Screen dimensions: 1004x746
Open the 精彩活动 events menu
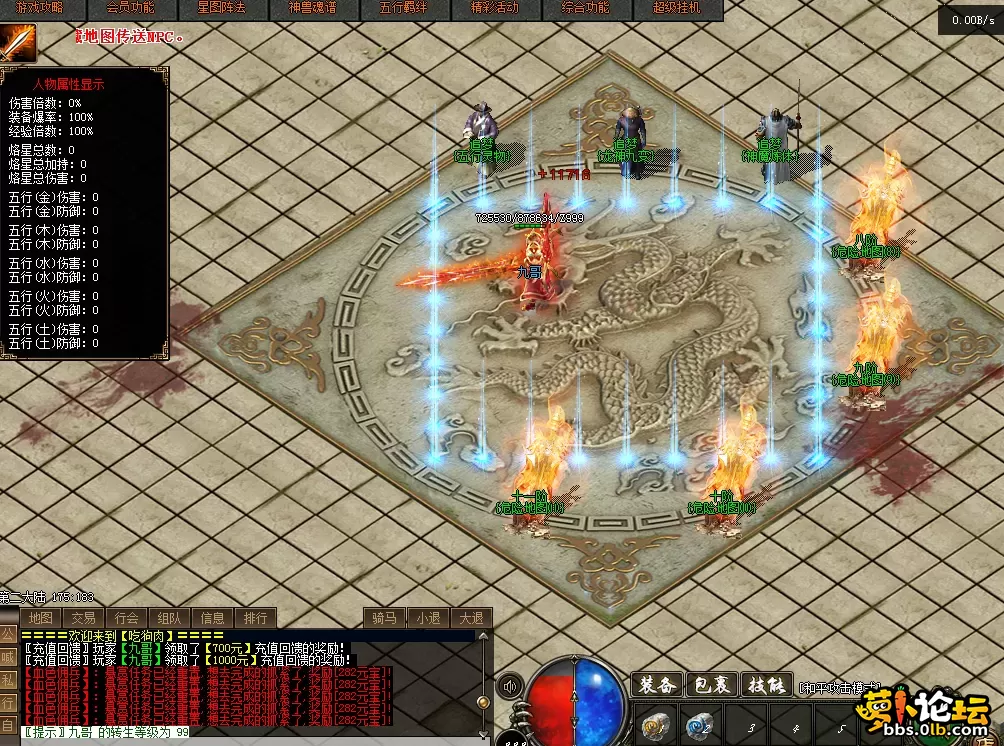[494, 8]
